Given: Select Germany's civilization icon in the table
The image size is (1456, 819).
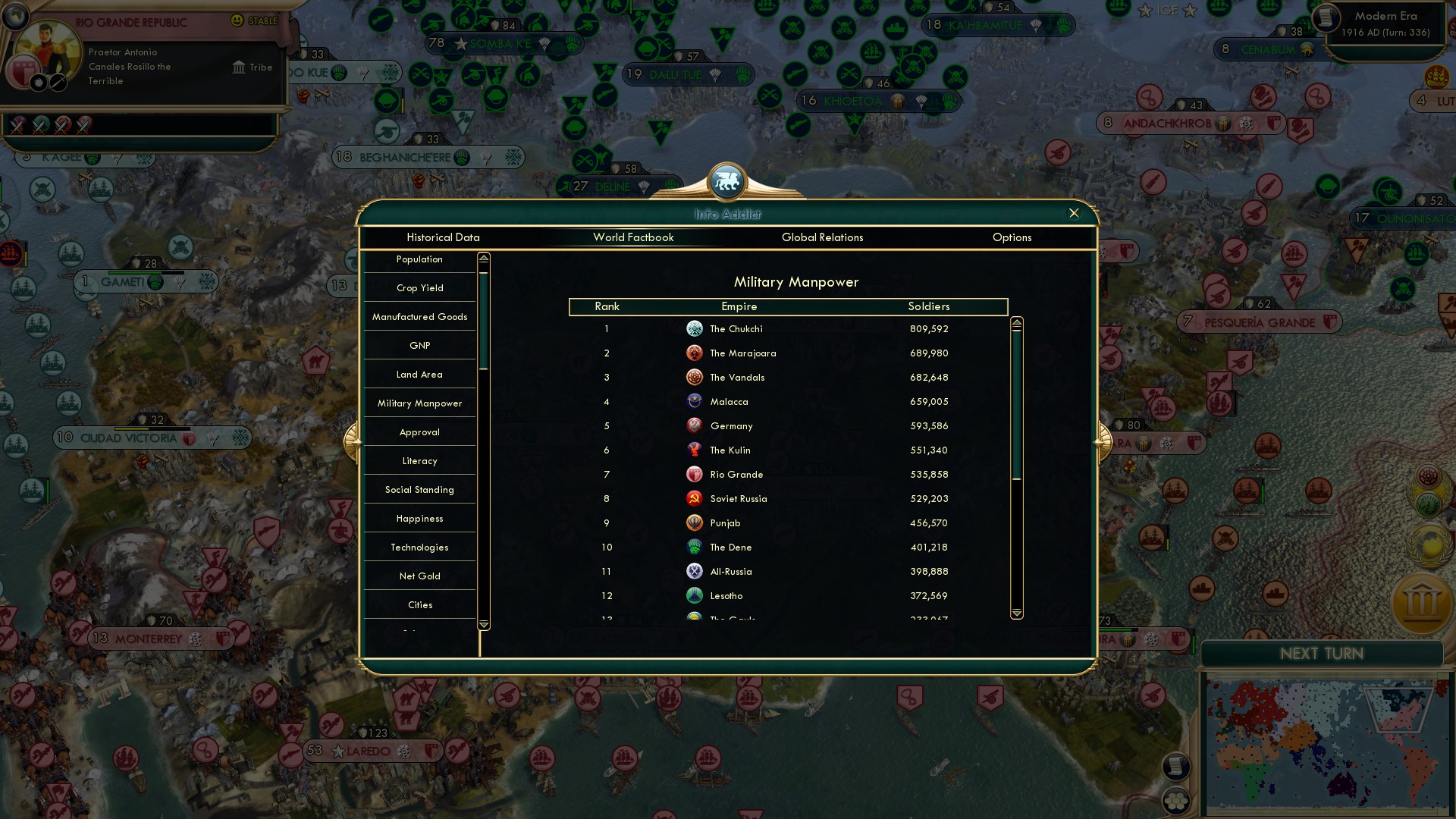Looking at the screenshot, I should tap(695, 425).
